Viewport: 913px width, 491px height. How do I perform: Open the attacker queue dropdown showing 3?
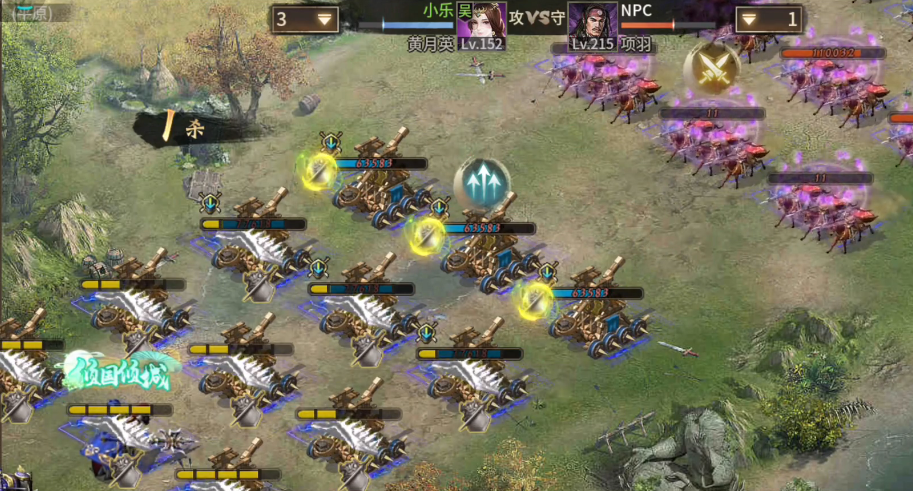tap(304, 19)
